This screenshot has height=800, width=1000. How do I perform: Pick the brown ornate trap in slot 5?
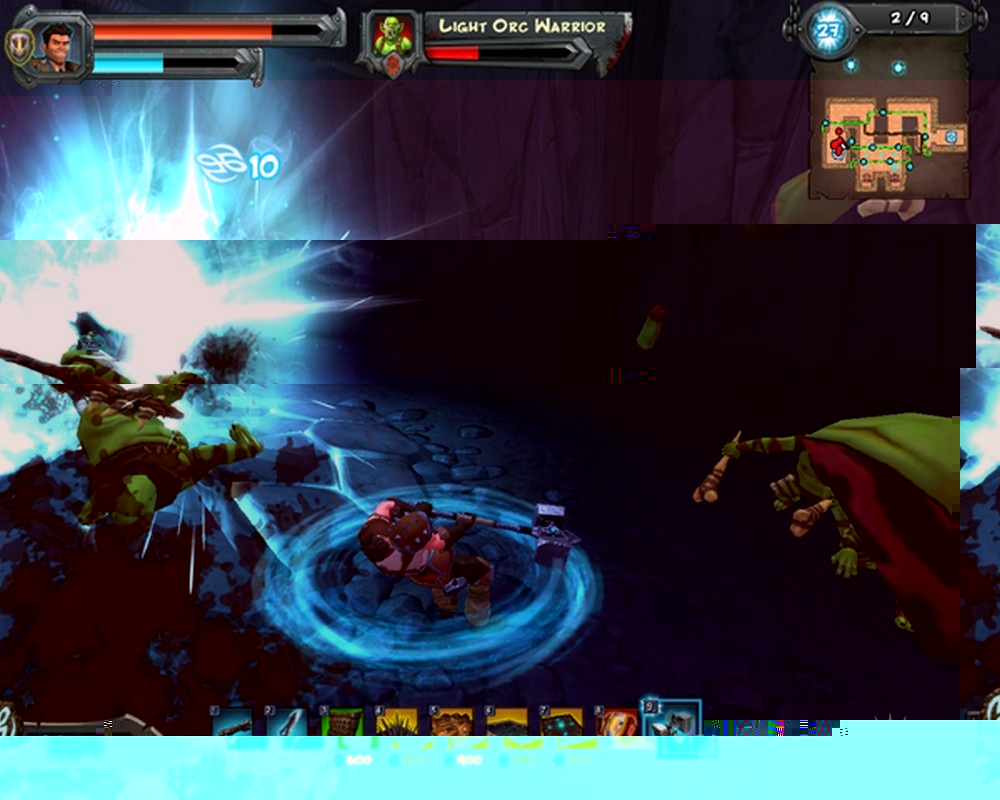pos(450,722)
